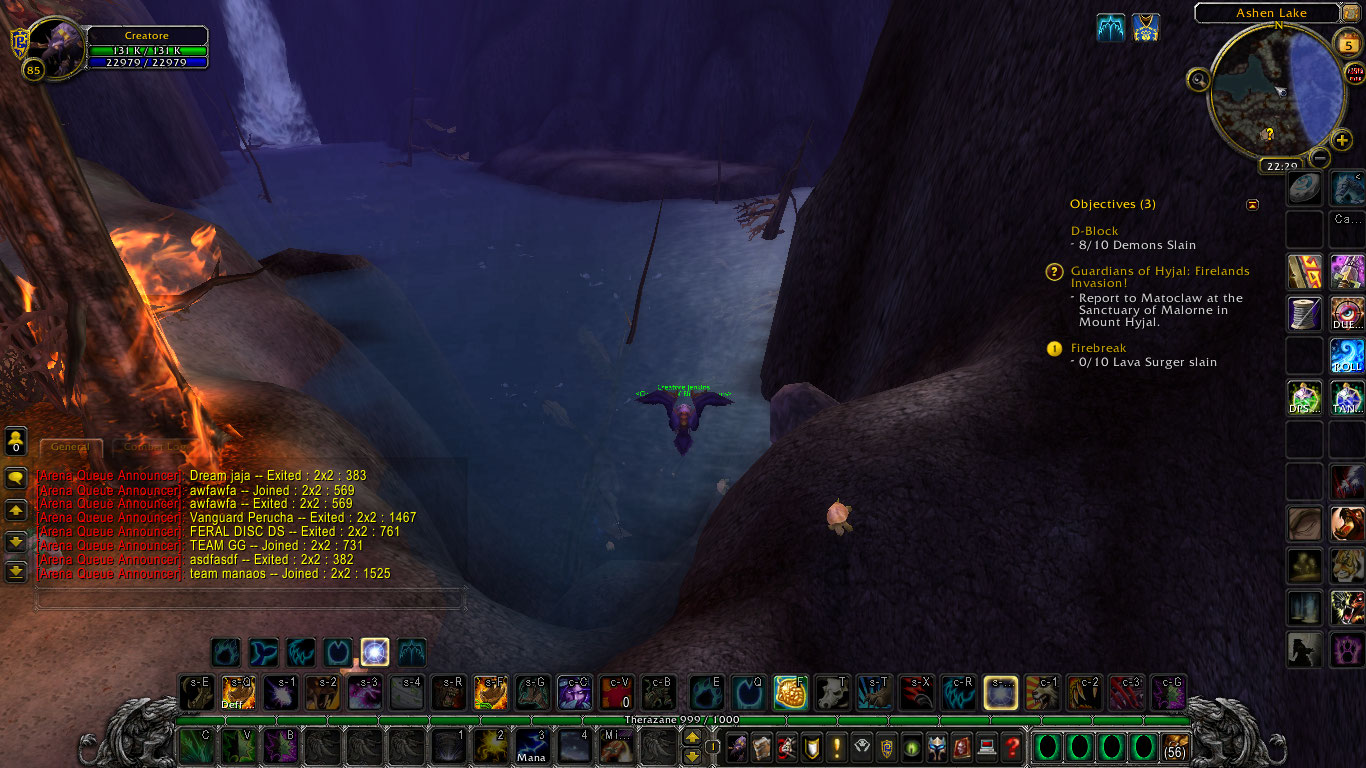Collapse the Guardians of Hyjal quest entry
This screenshot has height=768, width=1366.
1054,272
